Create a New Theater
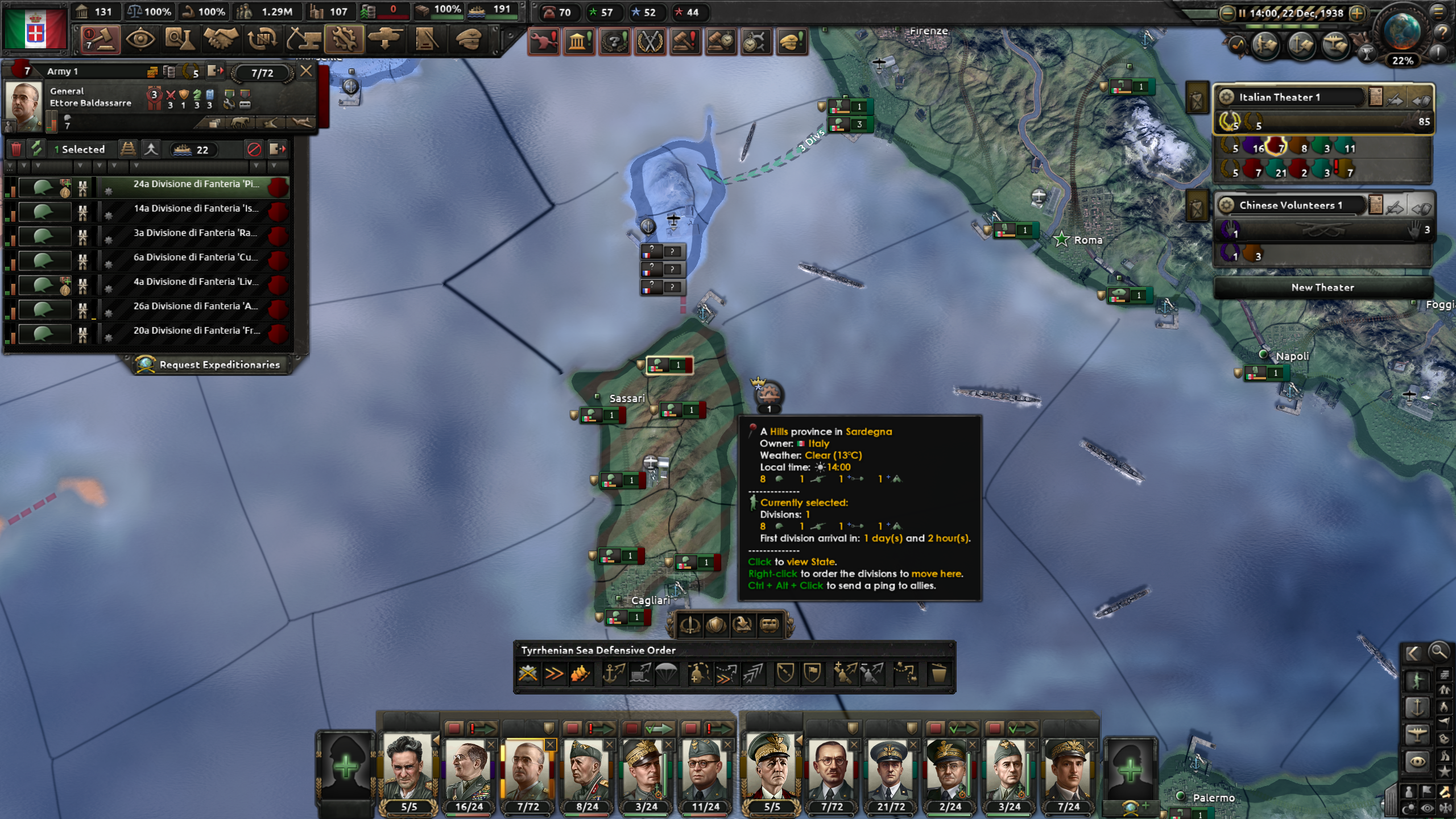The image size is (1456, 819). pyautogui.click(x=1322, y=288)
